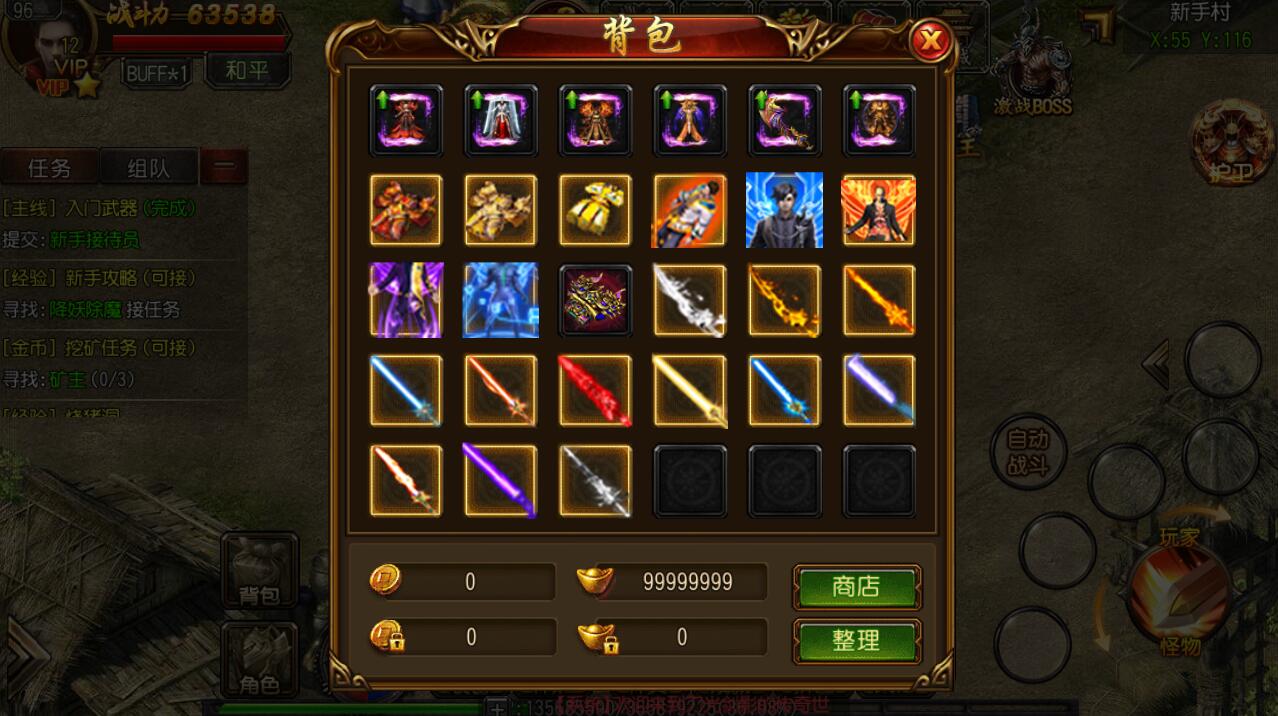The image size is (1278, 716).
Task: Toggle 自动战斗 auto battle
Action: click(1027, 451)
